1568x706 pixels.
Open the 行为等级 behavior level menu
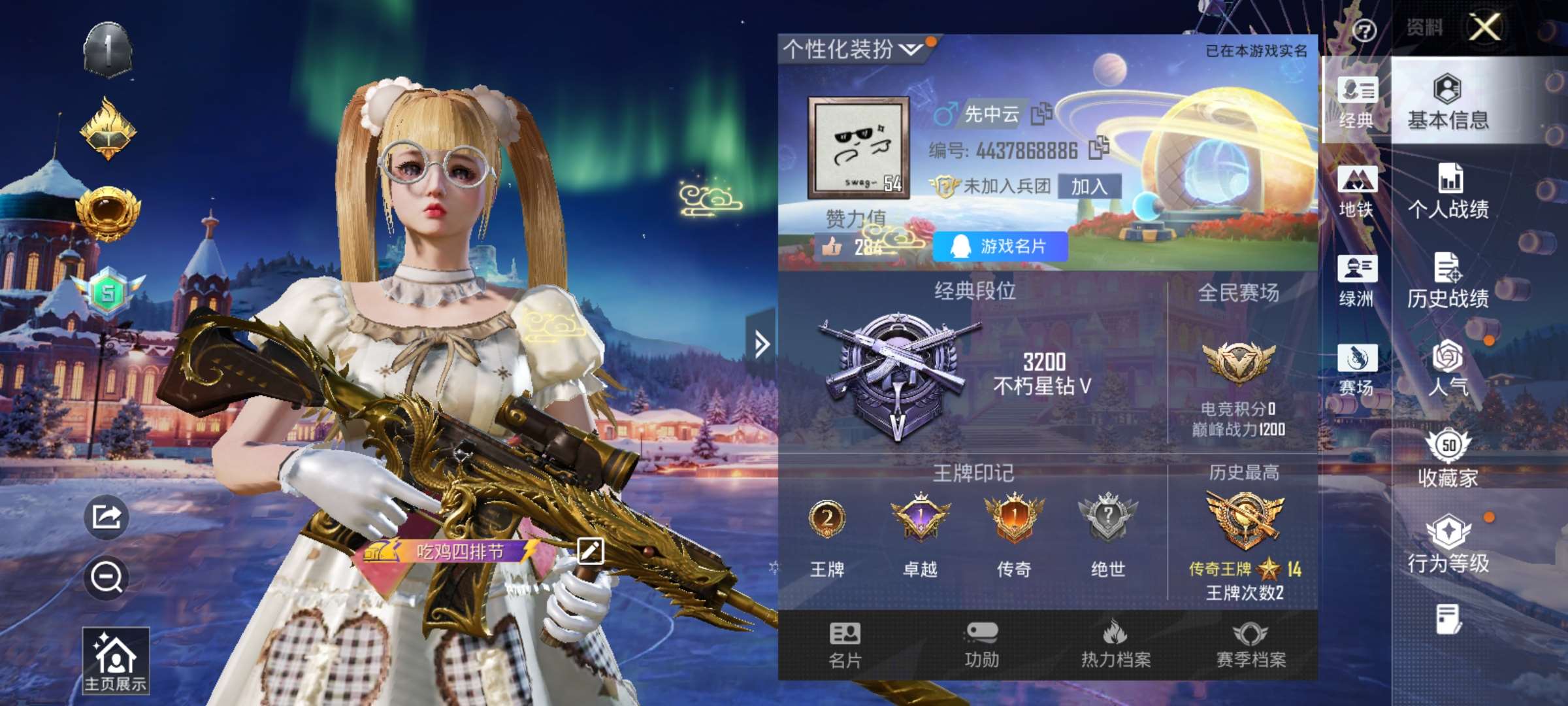point(1448,545)
